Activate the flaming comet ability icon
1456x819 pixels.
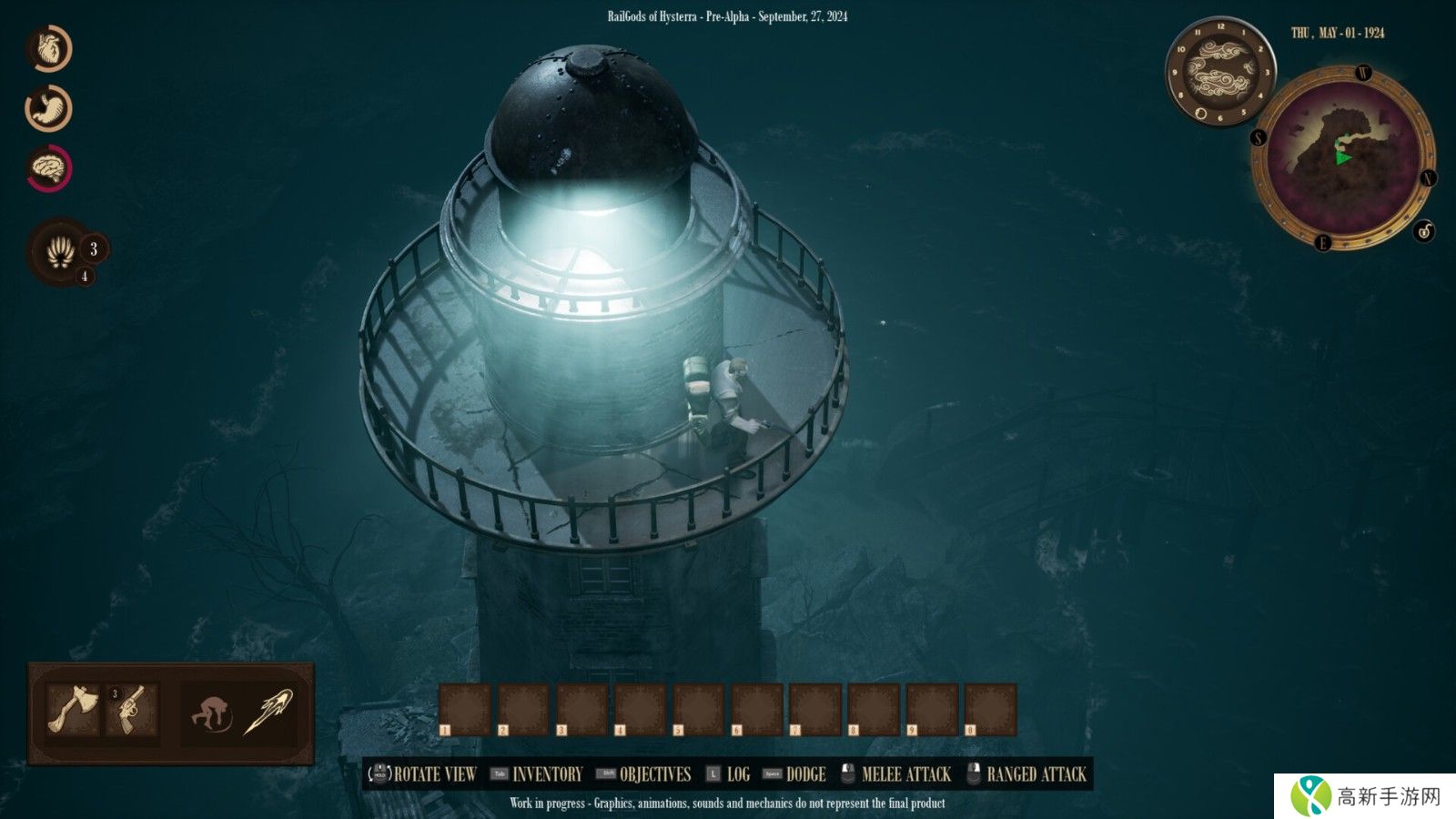[268, 711]
